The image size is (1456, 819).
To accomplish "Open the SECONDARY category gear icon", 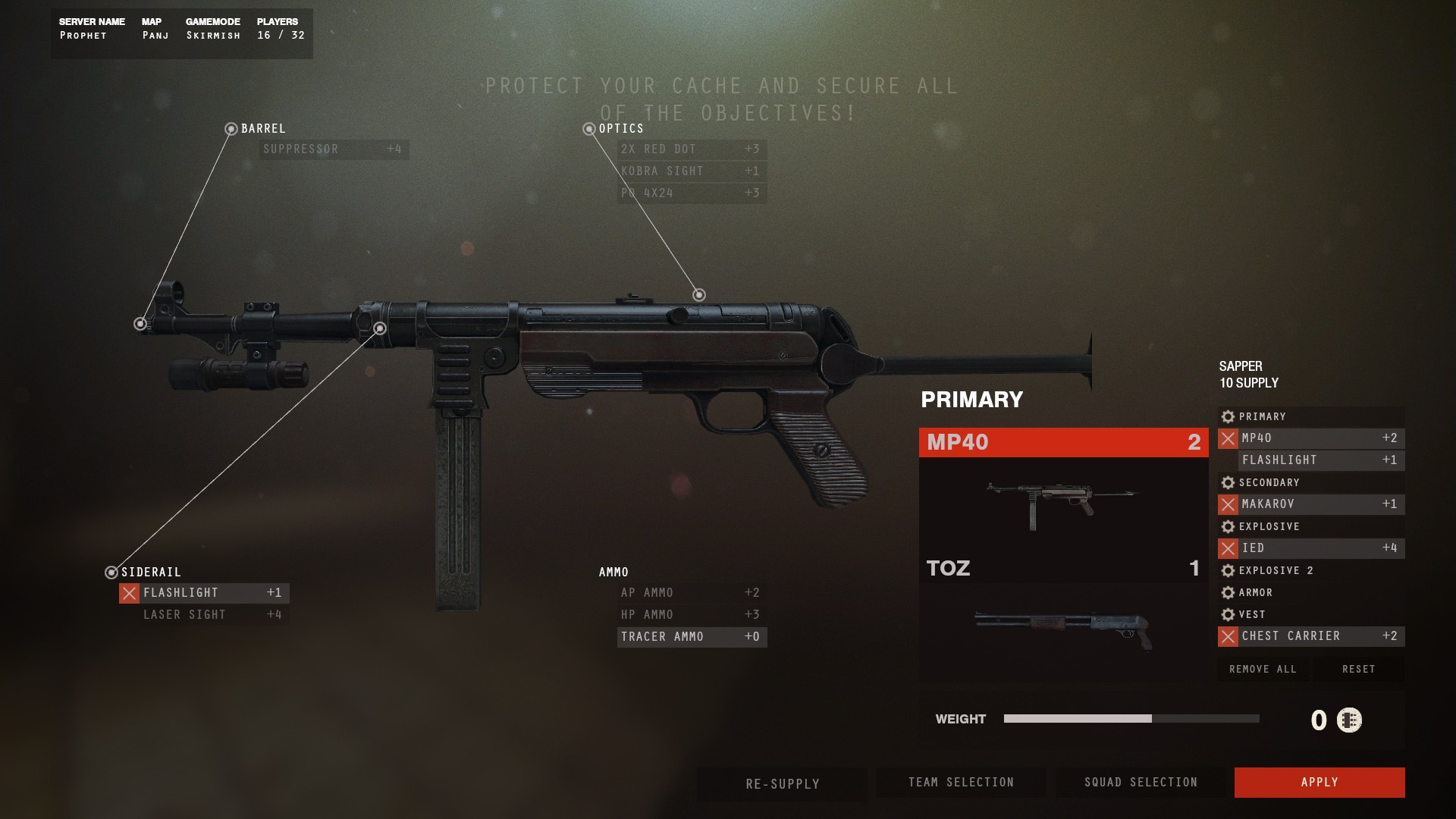I will 1227,482.
